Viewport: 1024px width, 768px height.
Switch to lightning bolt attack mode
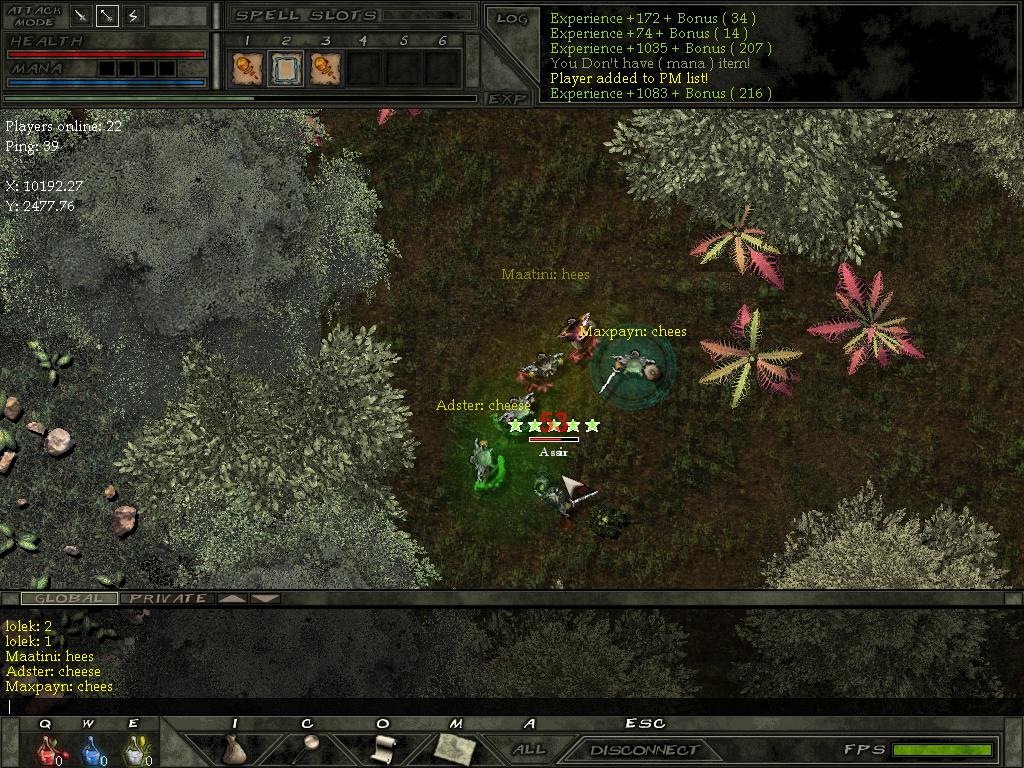pos(133,16)
